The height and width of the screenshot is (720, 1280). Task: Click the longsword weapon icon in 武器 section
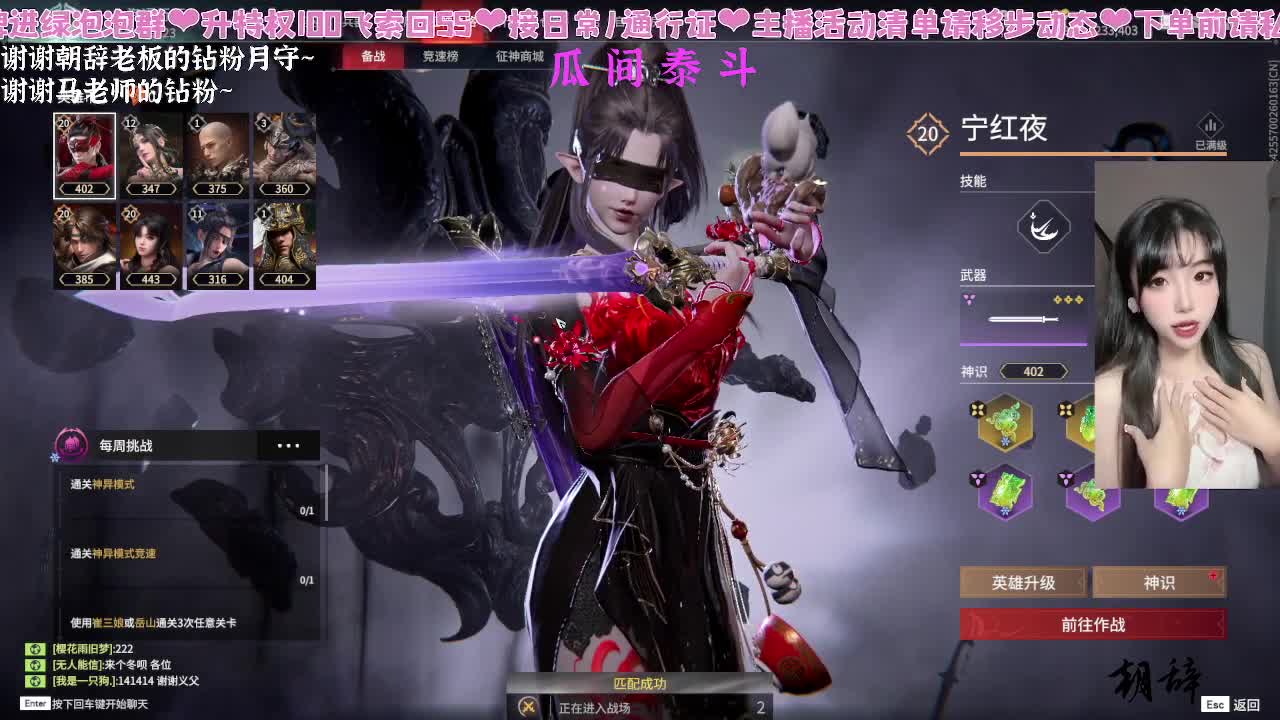pos(1025,320)
